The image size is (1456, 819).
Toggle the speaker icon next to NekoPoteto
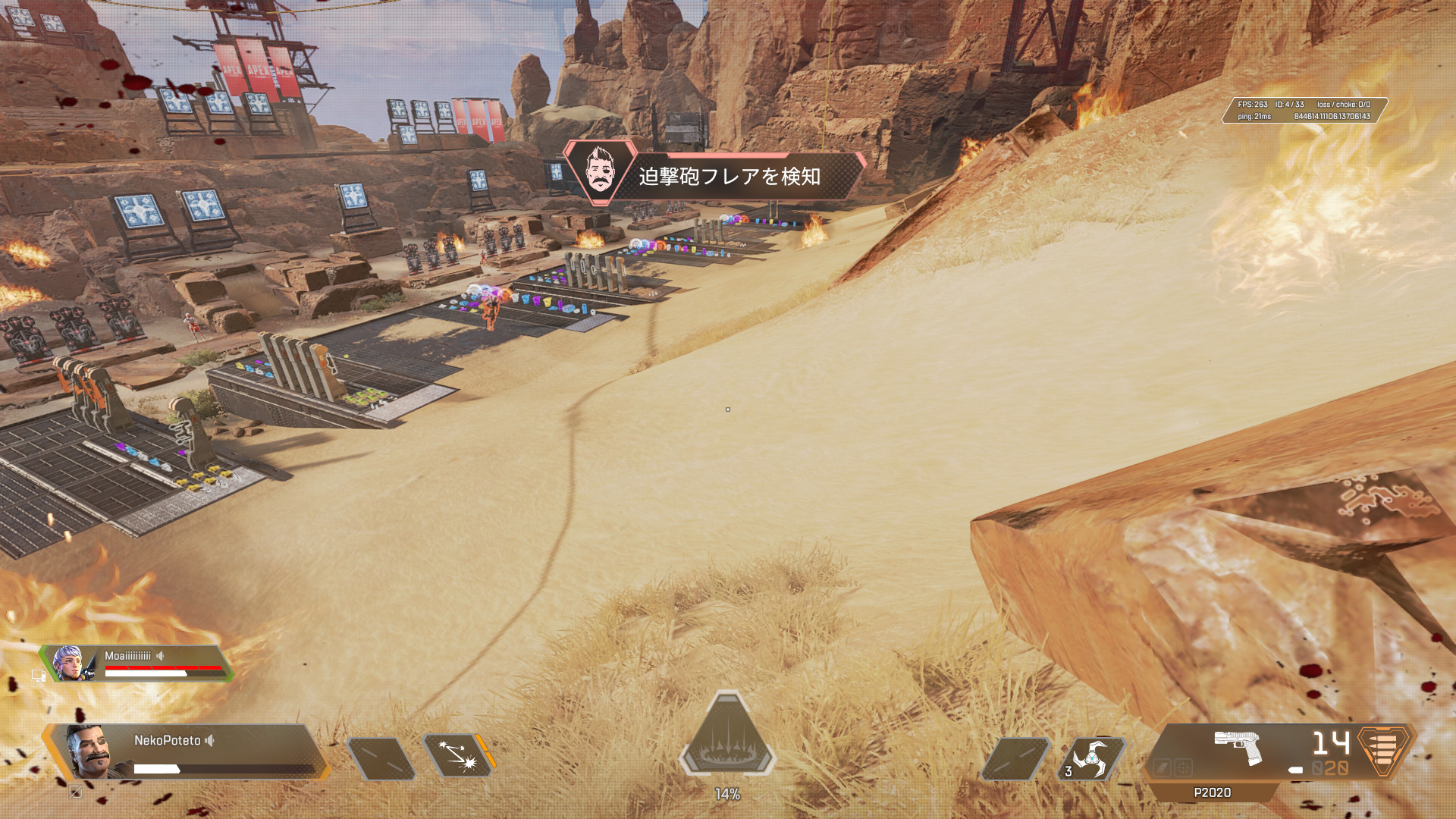[210, 740]
